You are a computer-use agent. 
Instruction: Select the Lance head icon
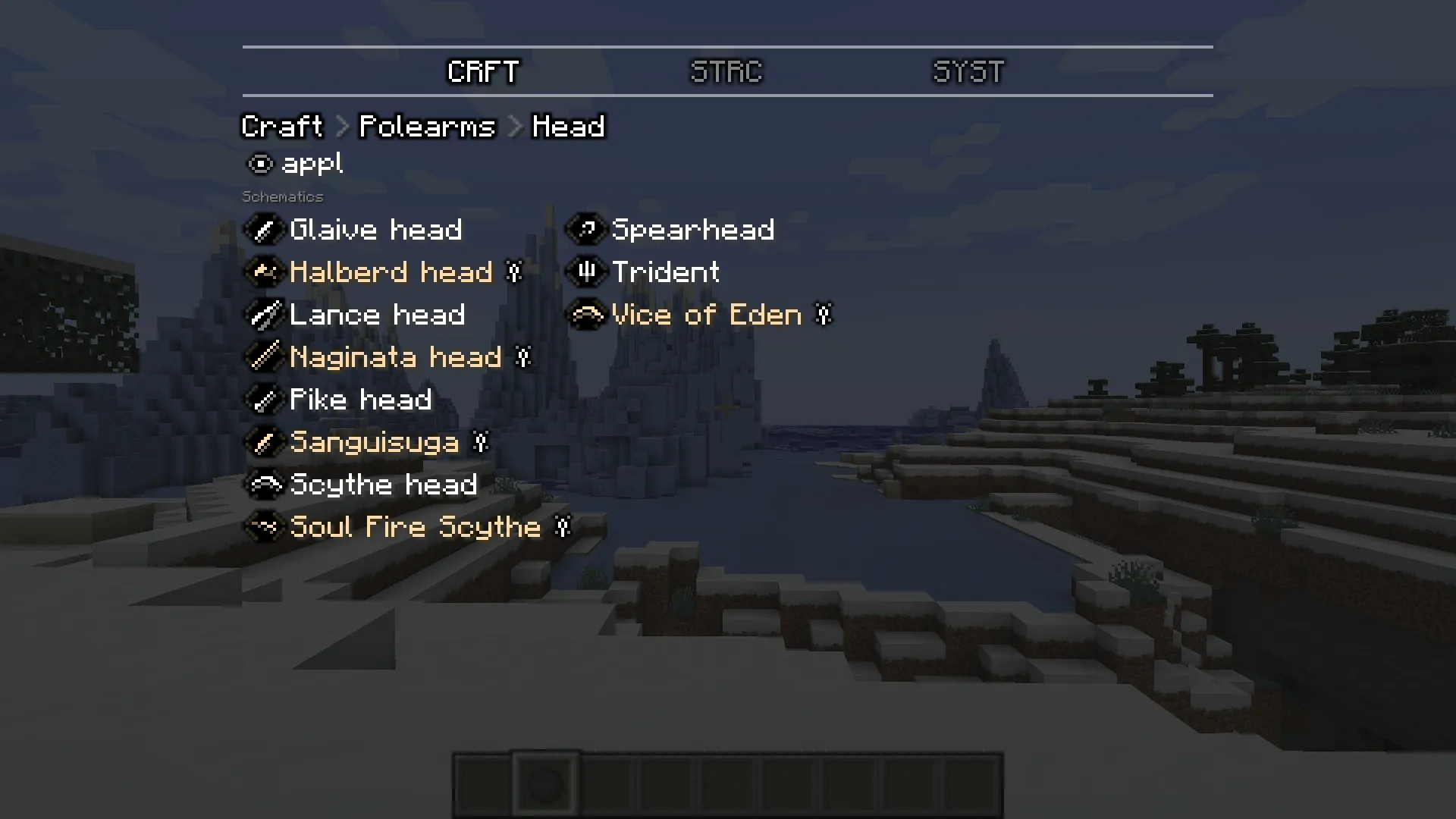pyautogui.click(x=263, y=315)
